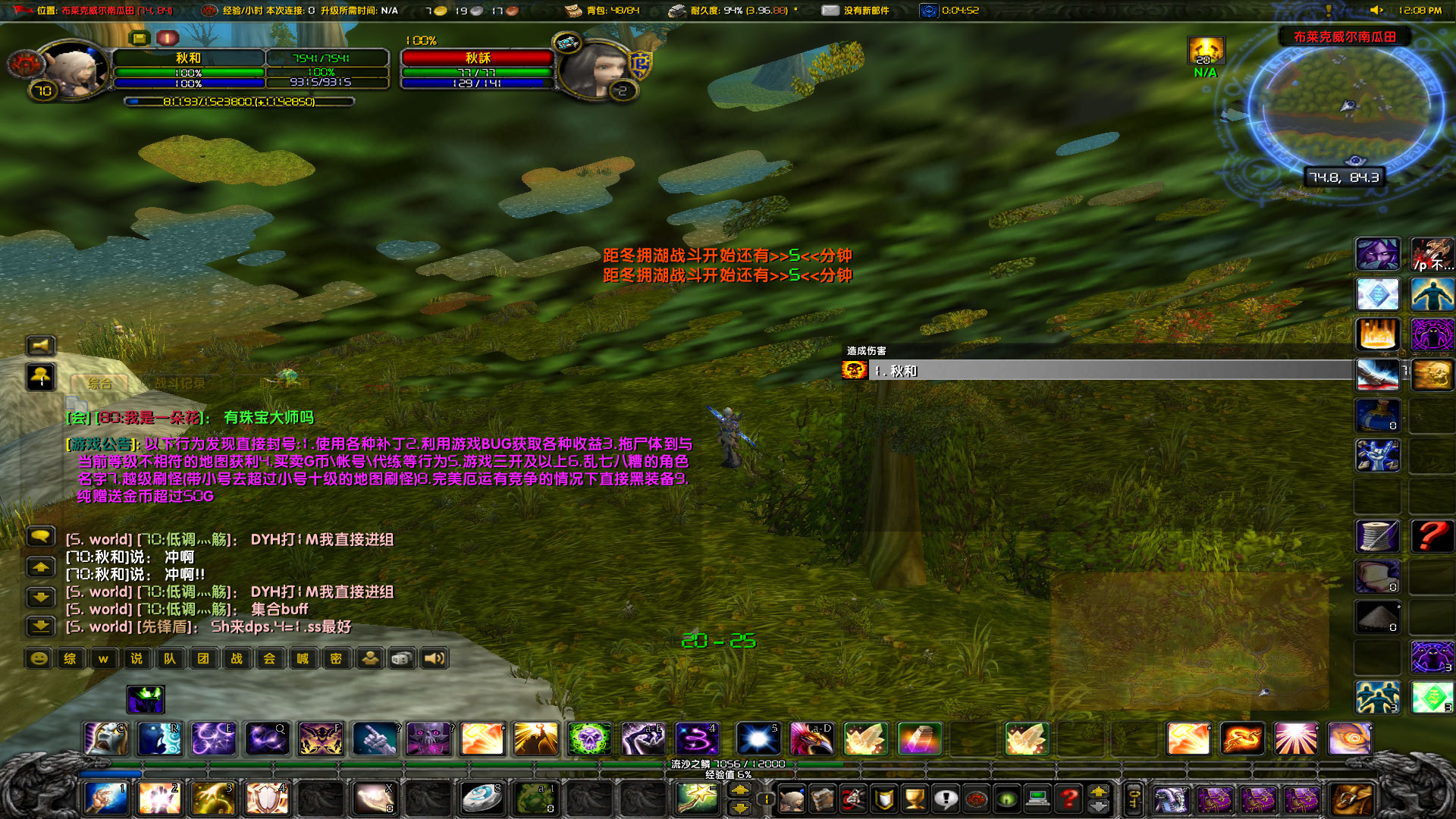The height and width of the screenshot is (819, 1456).
Task: Page the action bar up with the up arrow
Action: pos(740,789)
